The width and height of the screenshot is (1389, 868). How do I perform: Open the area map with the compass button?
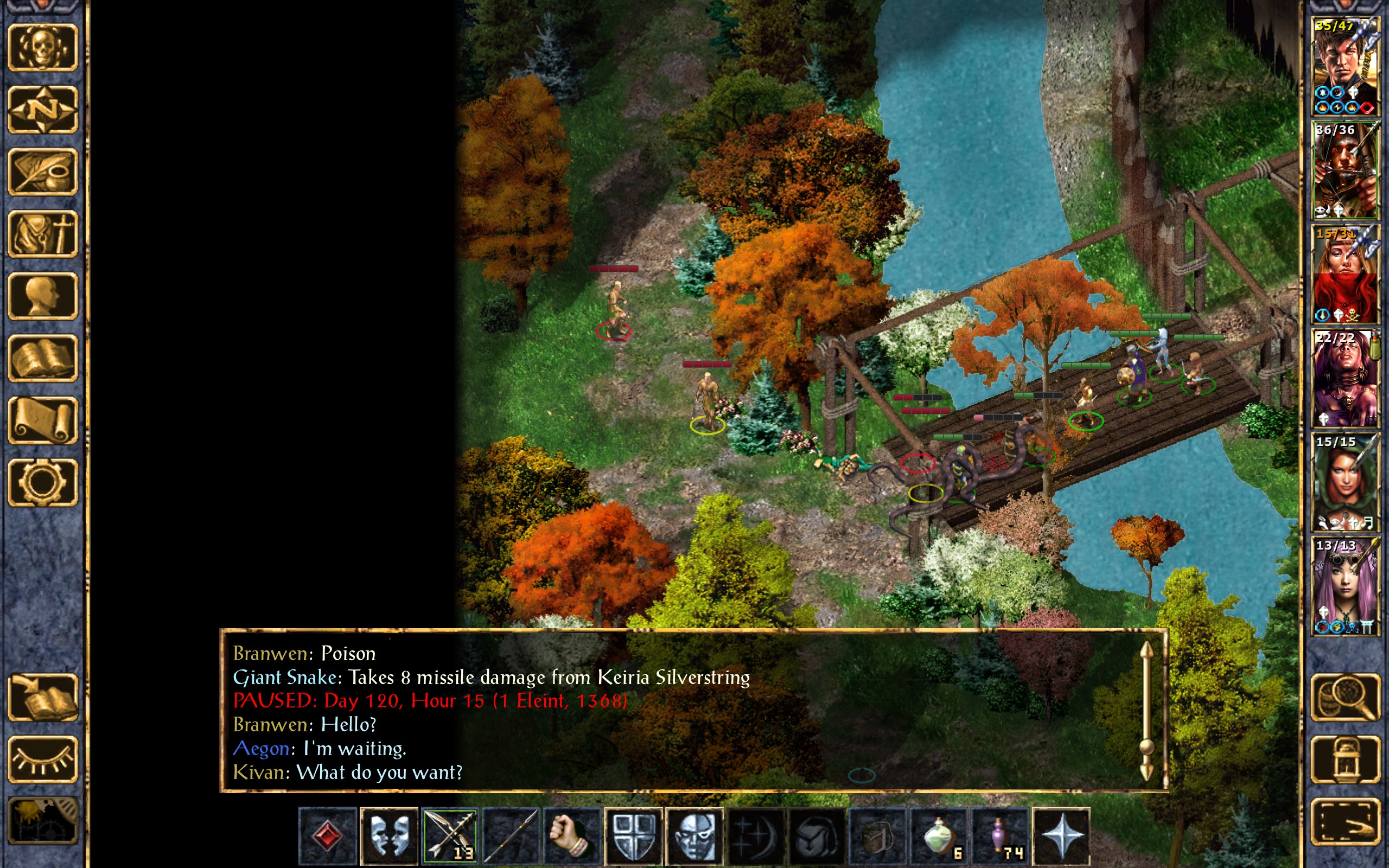point(42,109)
